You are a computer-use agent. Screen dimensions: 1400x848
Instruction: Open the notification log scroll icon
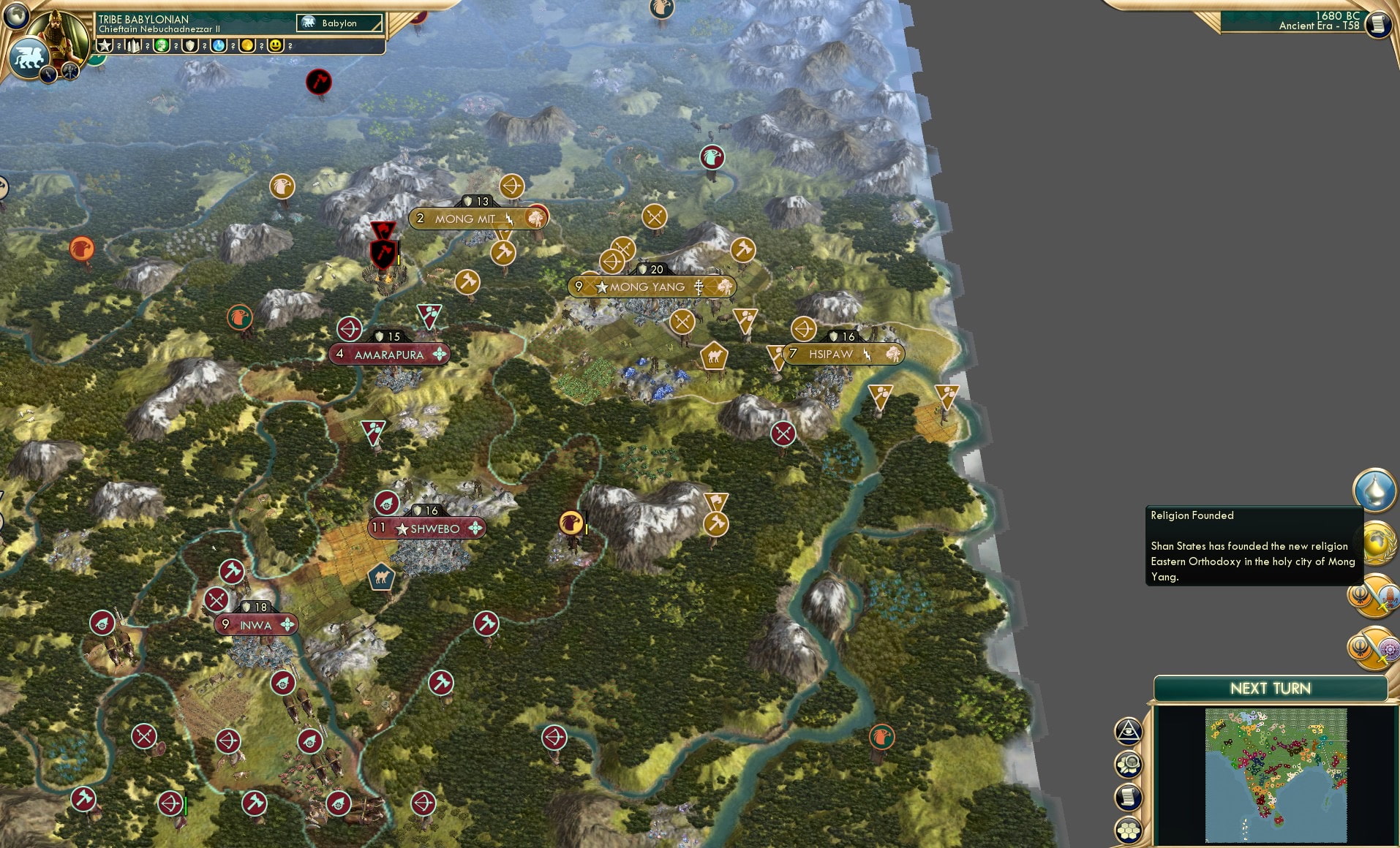(1128, 797)
